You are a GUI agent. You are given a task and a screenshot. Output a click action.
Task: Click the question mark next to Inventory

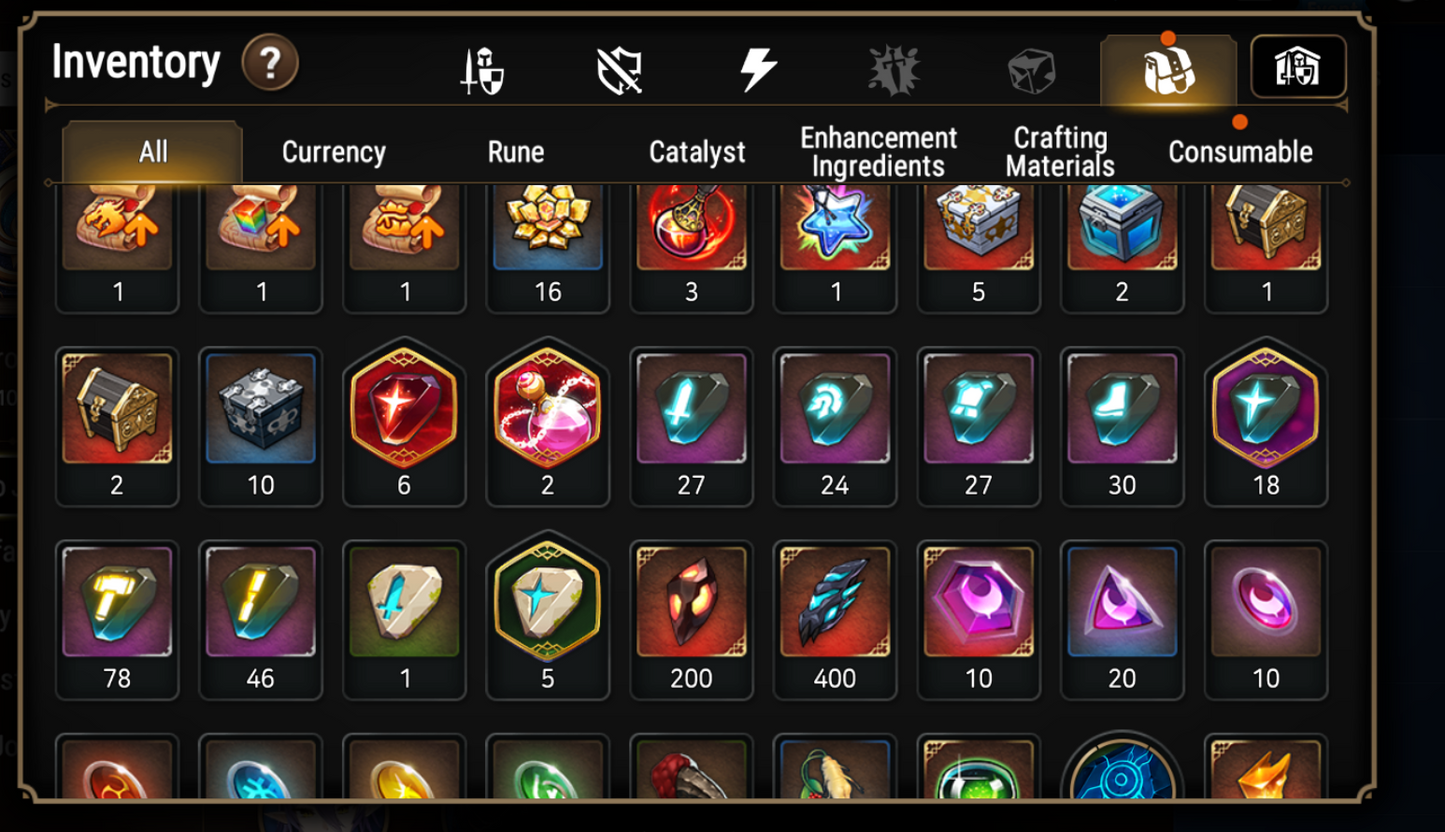268,63
